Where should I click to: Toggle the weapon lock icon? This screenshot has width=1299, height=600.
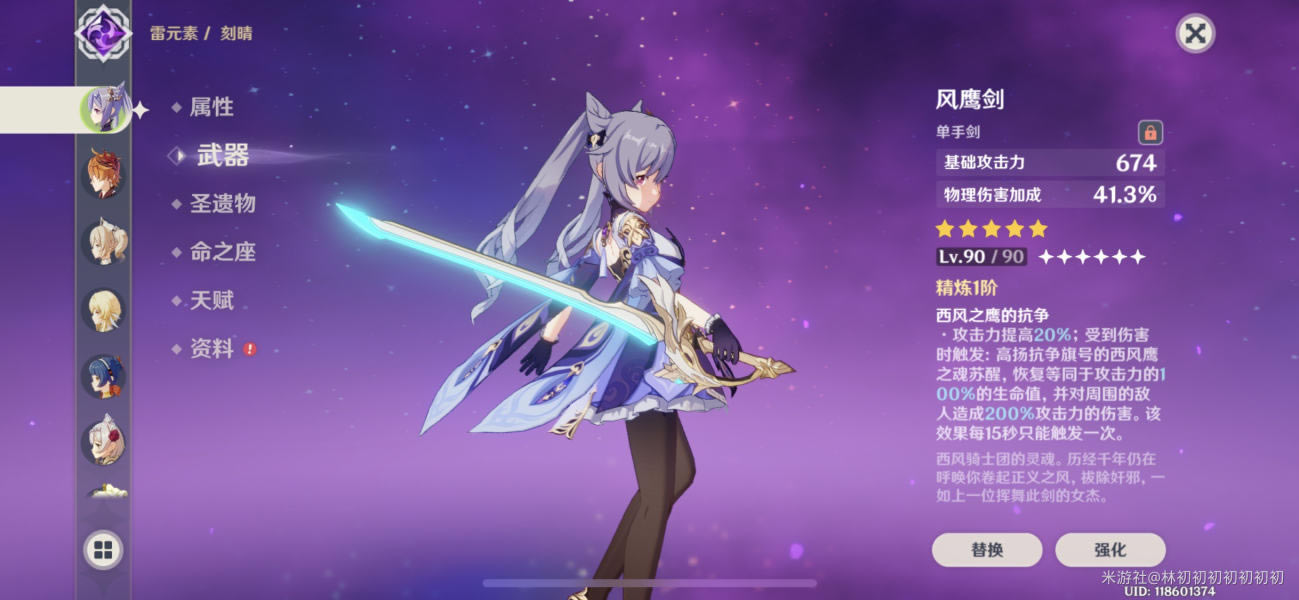click(1150, 132)
